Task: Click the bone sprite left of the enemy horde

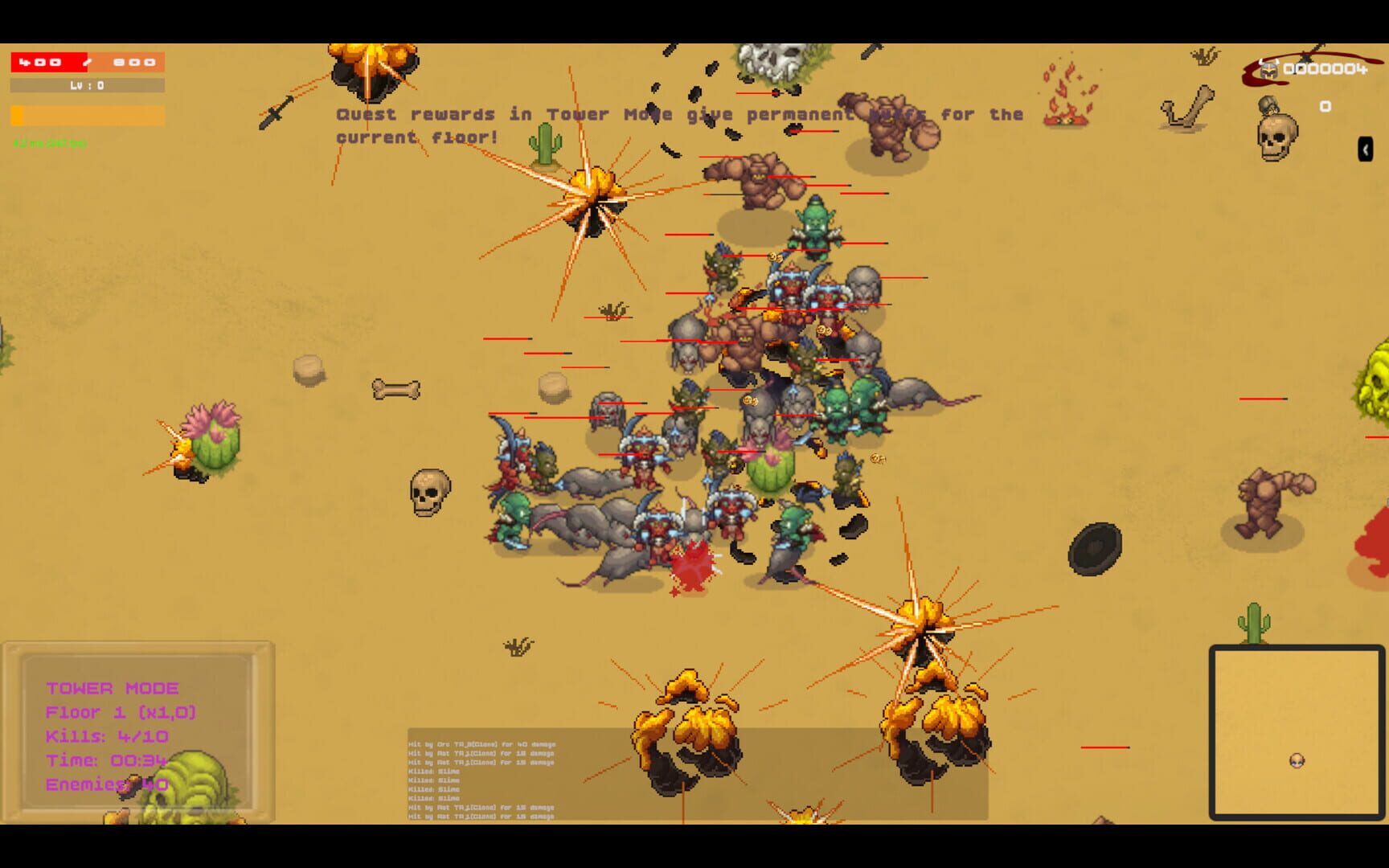Action: (396, 390)
